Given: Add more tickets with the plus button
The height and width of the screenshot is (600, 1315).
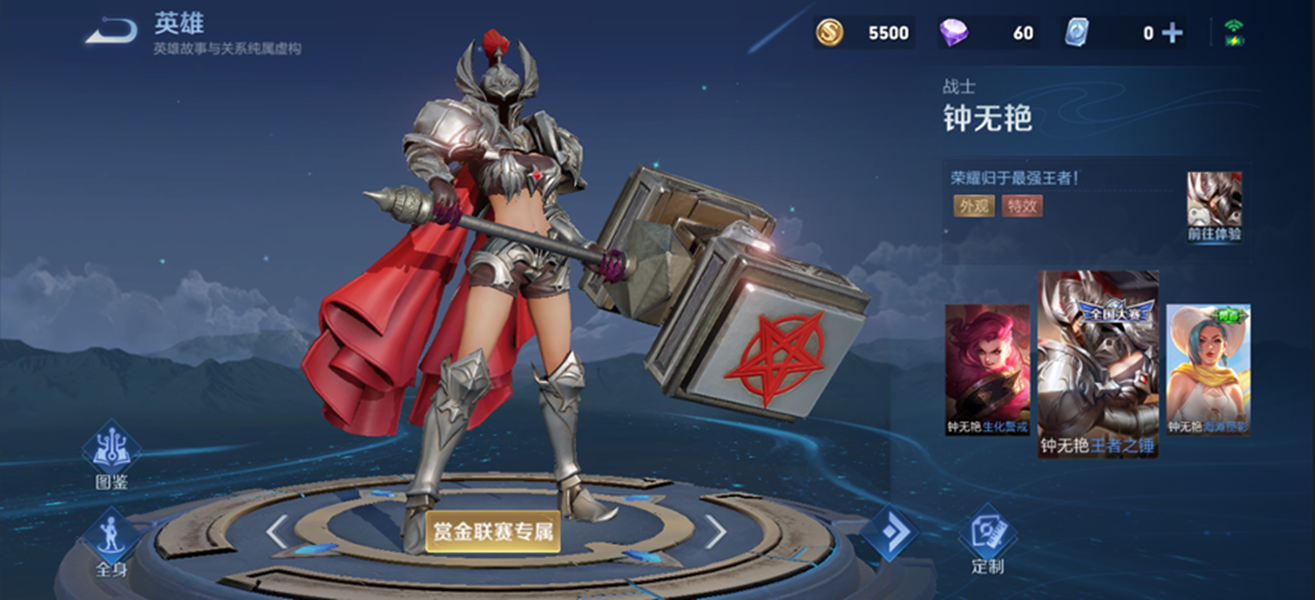Looking at the screenshot, I should [1171, 33].
